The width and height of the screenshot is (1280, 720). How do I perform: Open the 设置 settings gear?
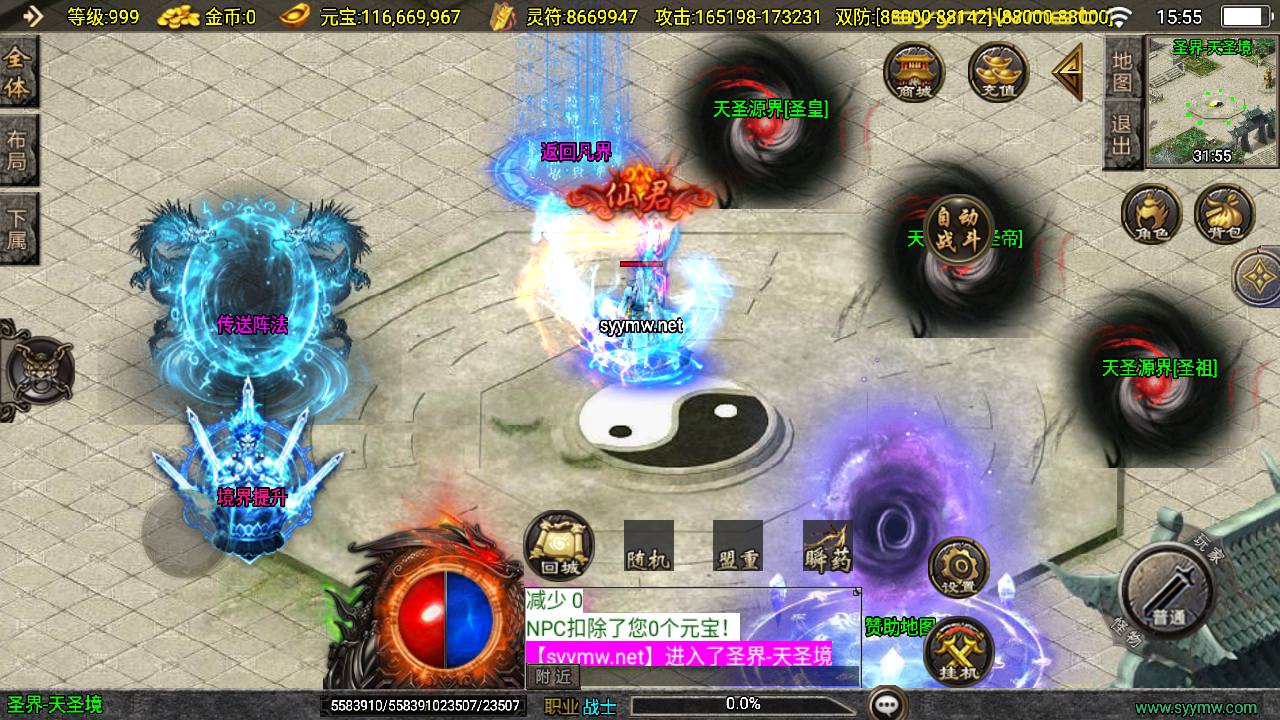tap(957, 567)
